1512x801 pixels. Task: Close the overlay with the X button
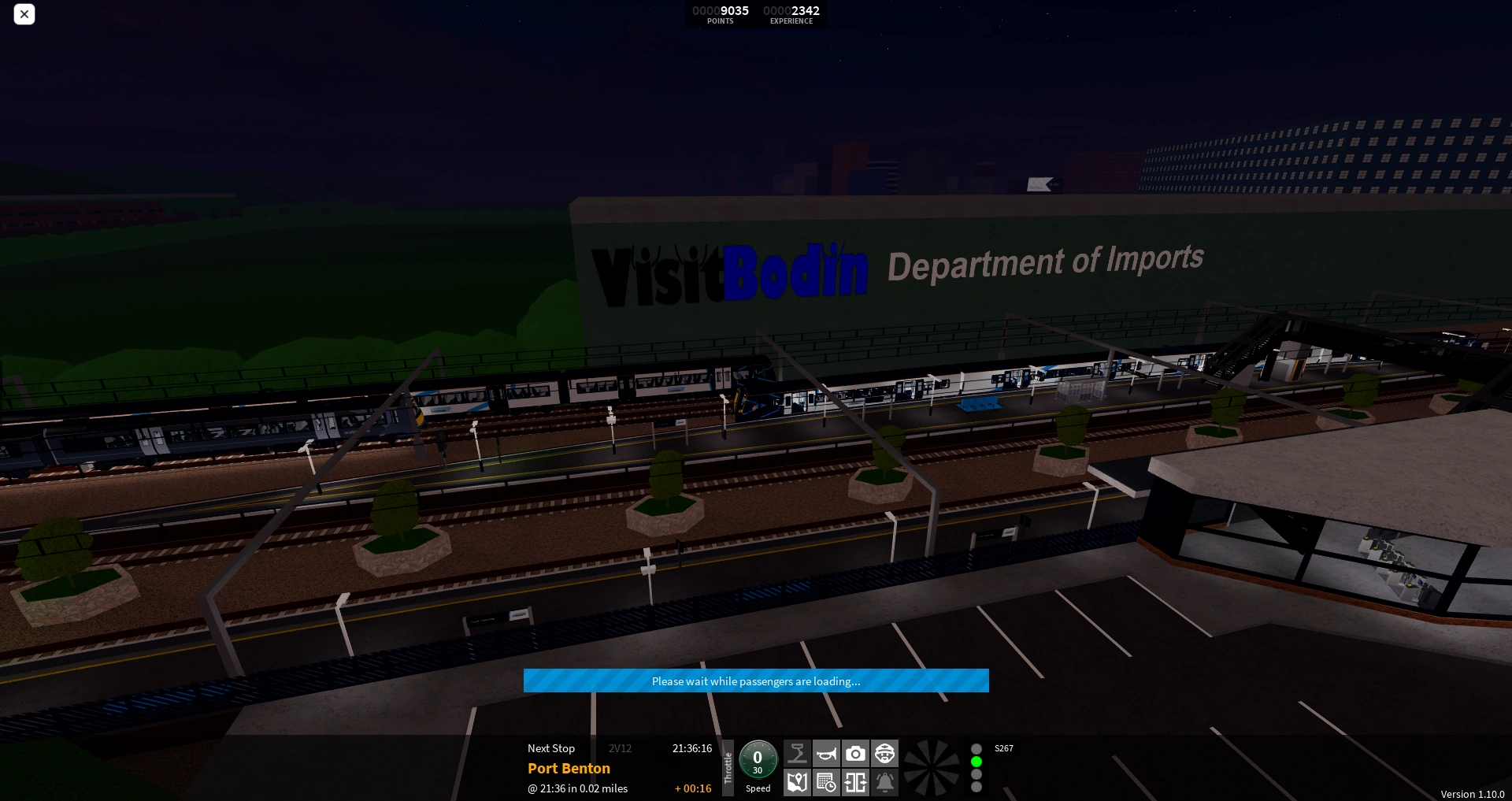click(24, 14)
